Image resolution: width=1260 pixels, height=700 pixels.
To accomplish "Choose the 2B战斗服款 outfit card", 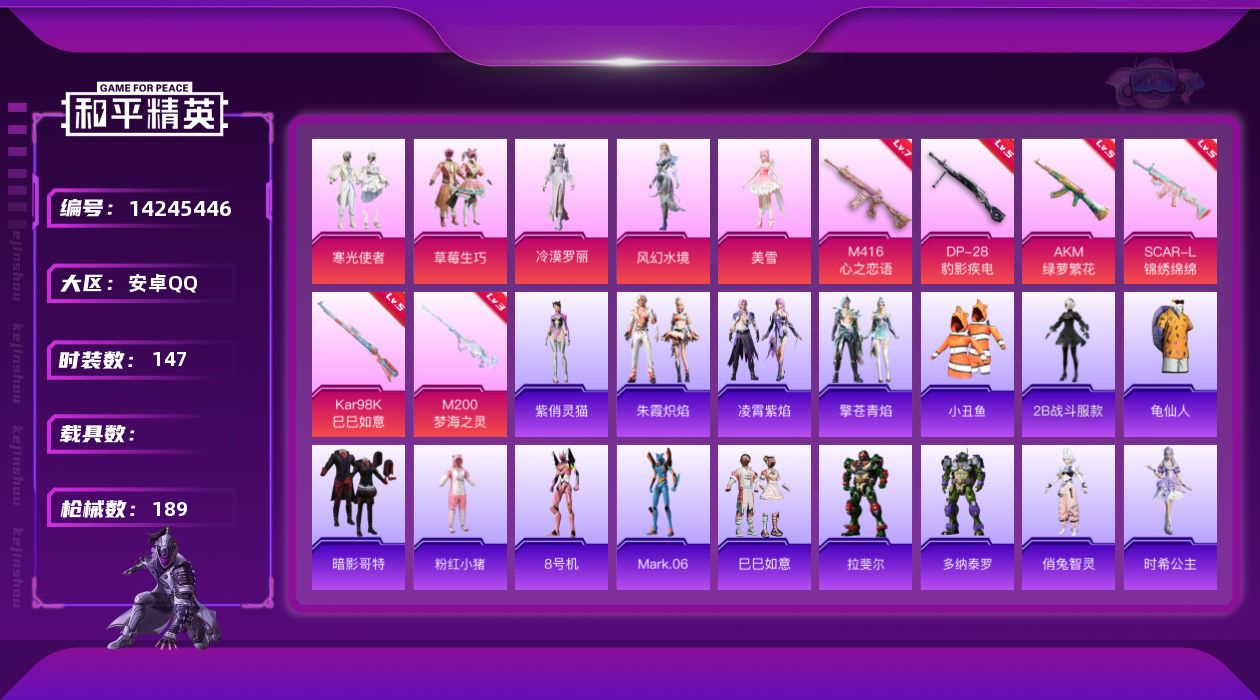I will pos(1068,364).
